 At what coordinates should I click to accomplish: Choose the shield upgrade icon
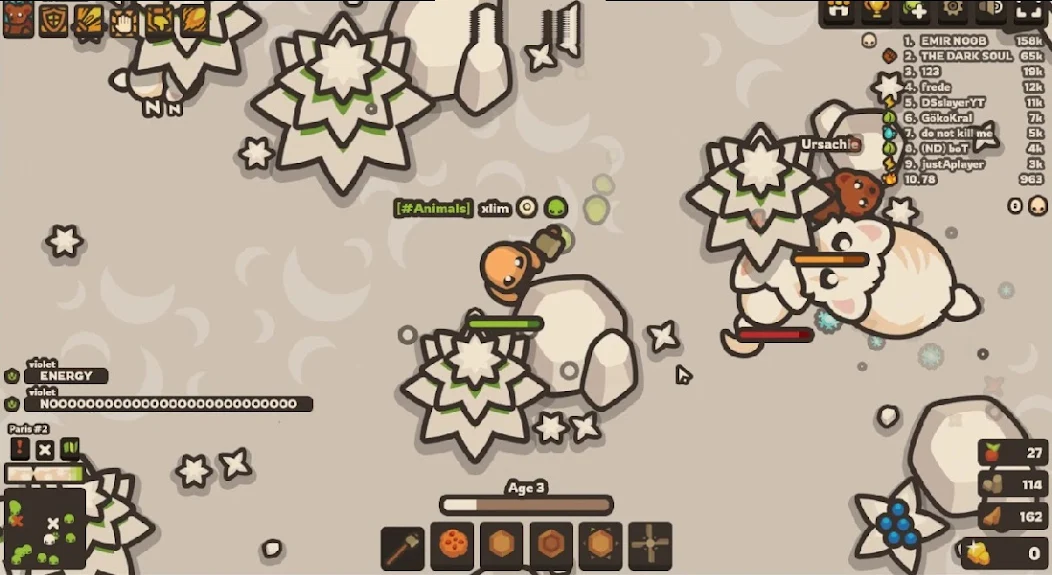[53, 20]
